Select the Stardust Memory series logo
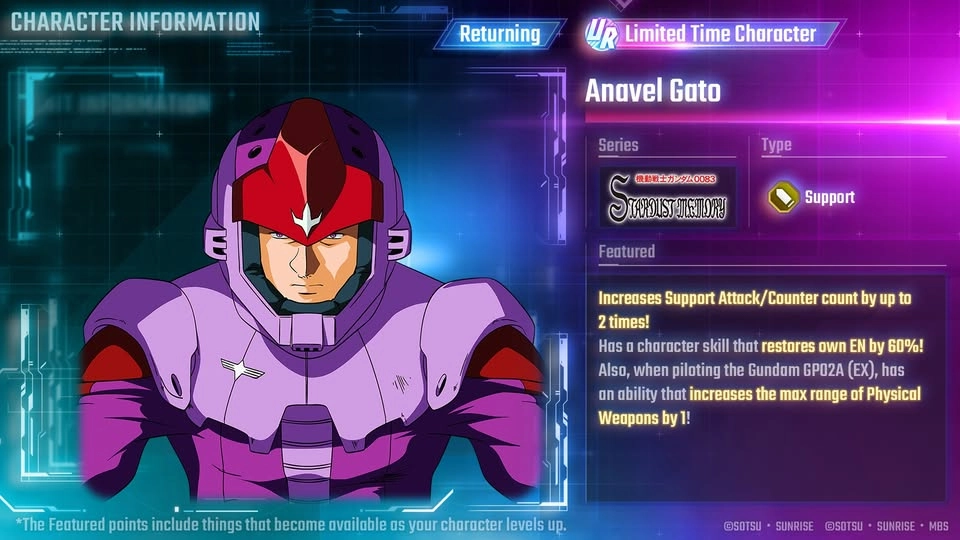The image size is (960, 540). (x=667, y=197)
